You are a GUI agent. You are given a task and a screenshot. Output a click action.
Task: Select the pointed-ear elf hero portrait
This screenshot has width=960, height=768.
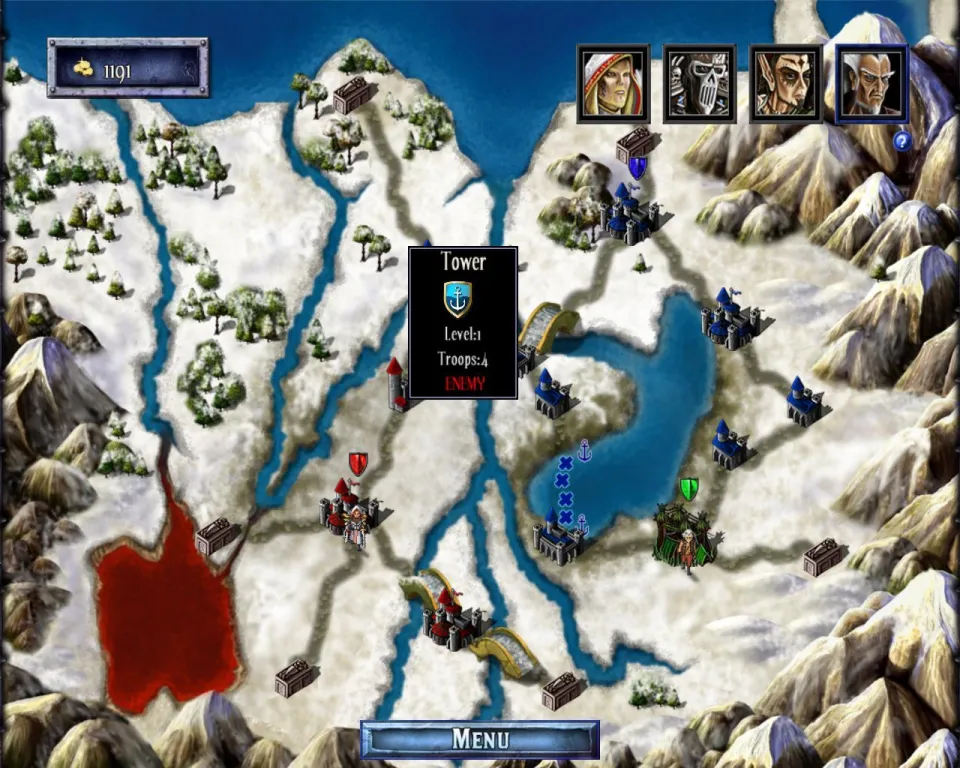785,83
